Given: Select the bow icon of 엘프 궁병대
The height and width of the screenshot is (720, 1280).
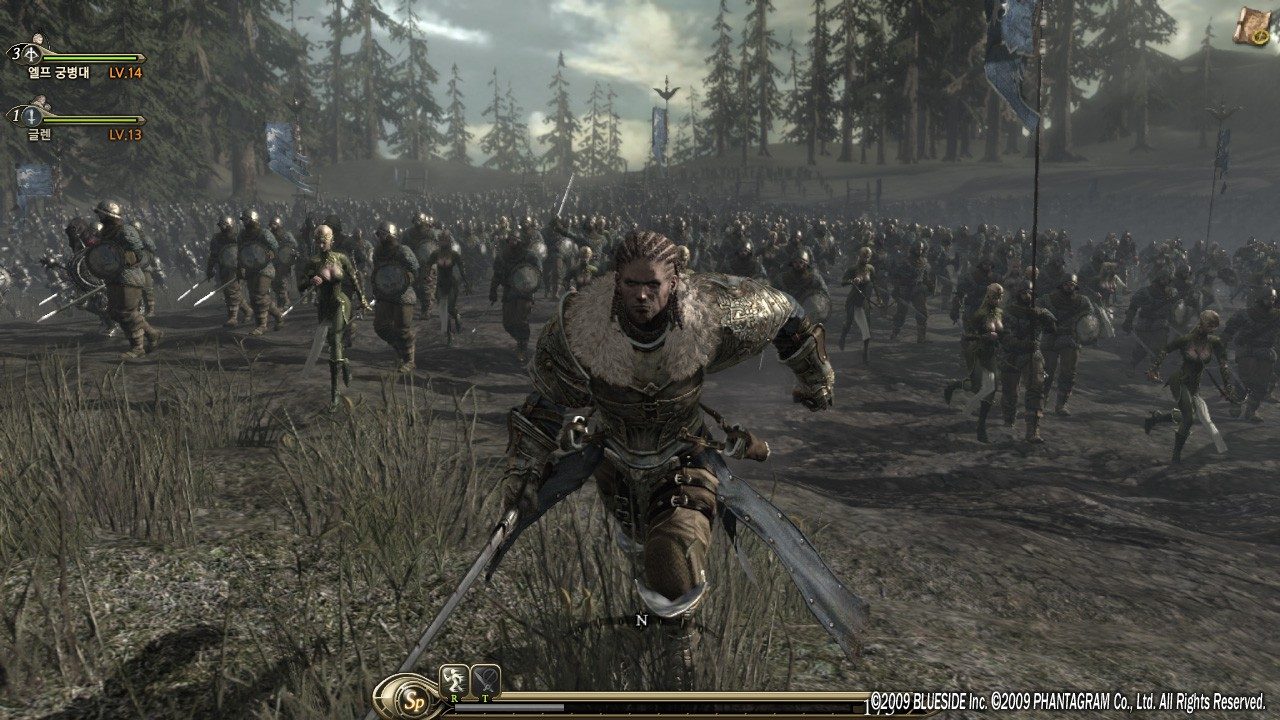Looking at the screenshot, I should tap(33, 56).
